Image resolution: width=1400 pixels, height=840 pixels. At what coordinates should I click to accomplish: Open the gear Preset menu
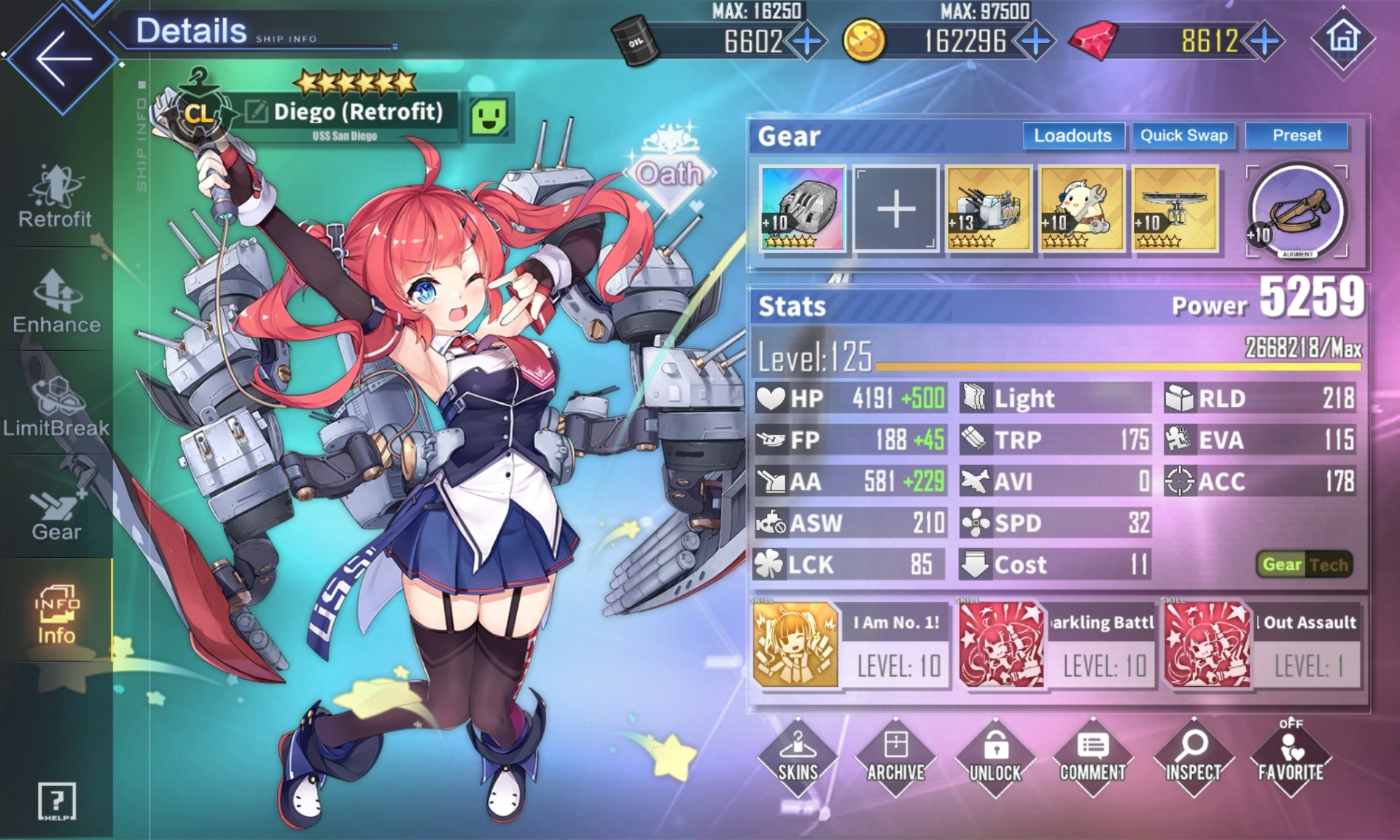pos(1296,136)
